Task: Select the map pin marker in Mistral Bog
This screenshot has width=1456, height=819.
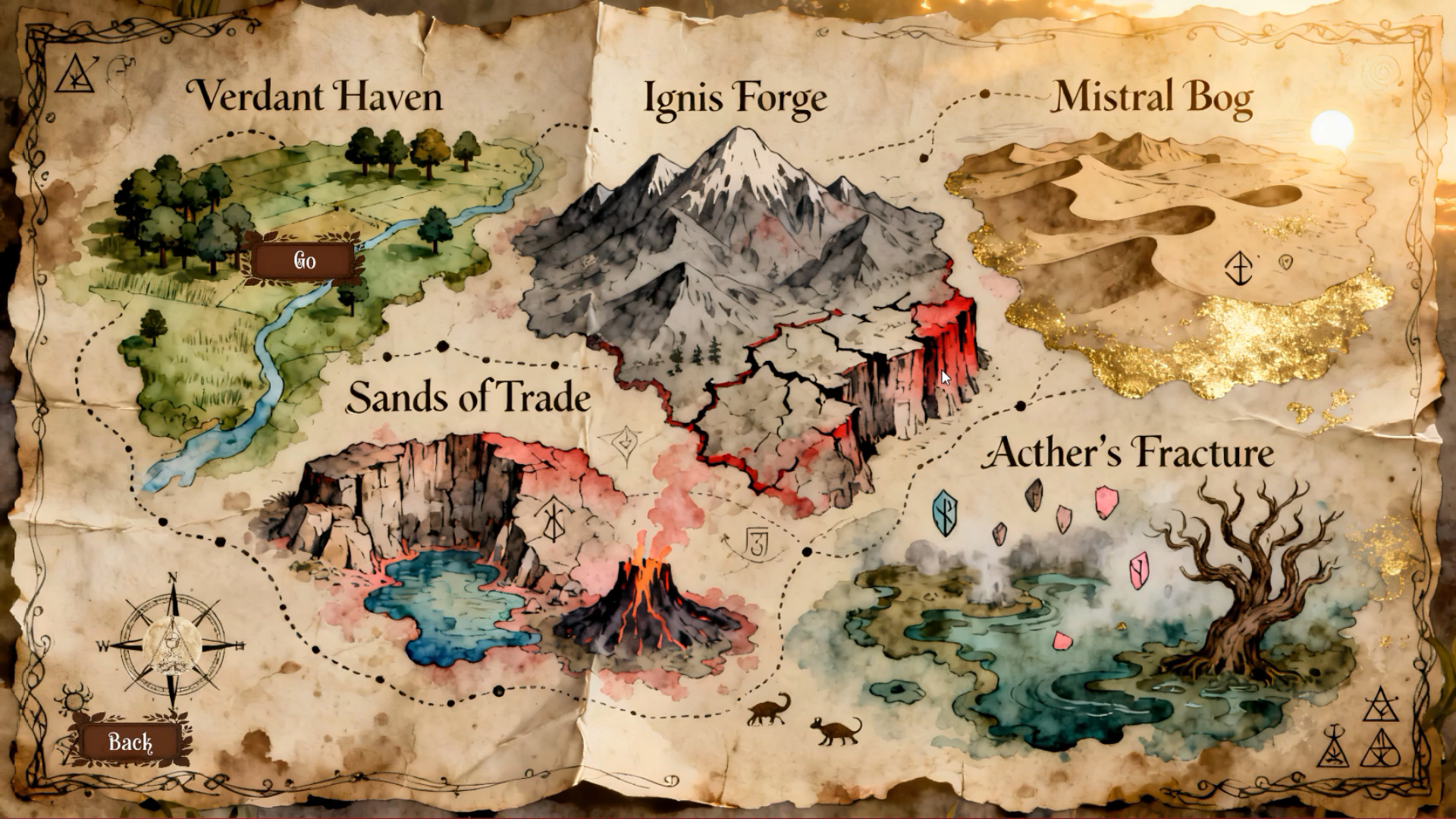Action: 1287,262
